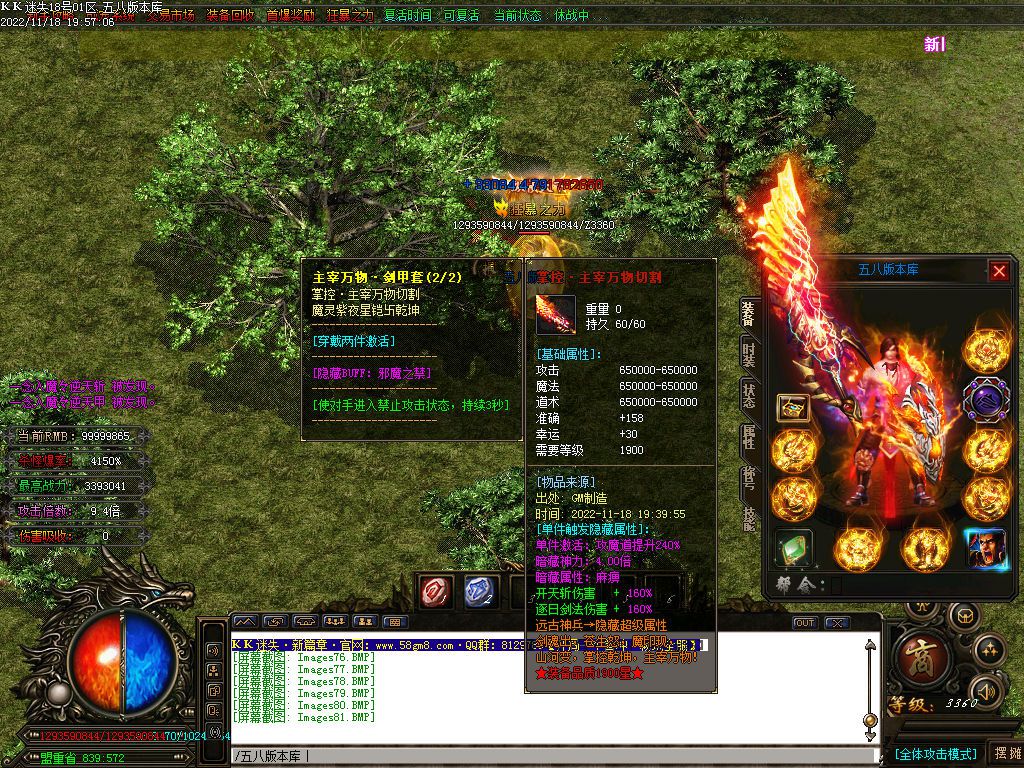1024x768 pixels.
Task: Click the chat input field
Action: click(x=550, y=755)
